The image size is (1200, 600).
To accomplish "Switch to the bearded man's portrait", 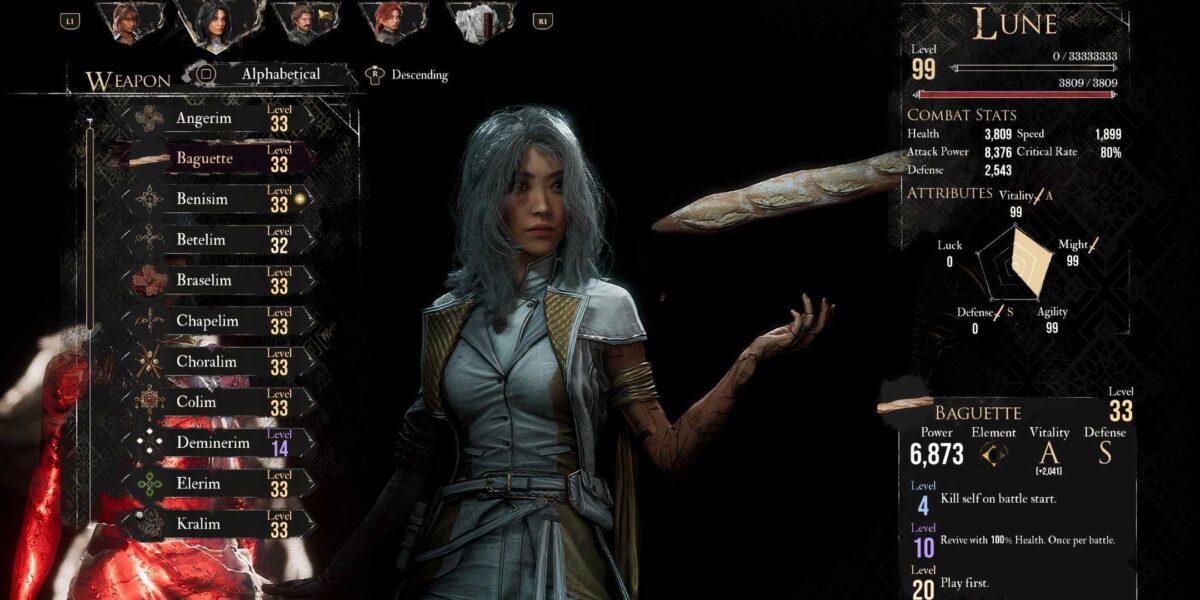I will 304,22.
